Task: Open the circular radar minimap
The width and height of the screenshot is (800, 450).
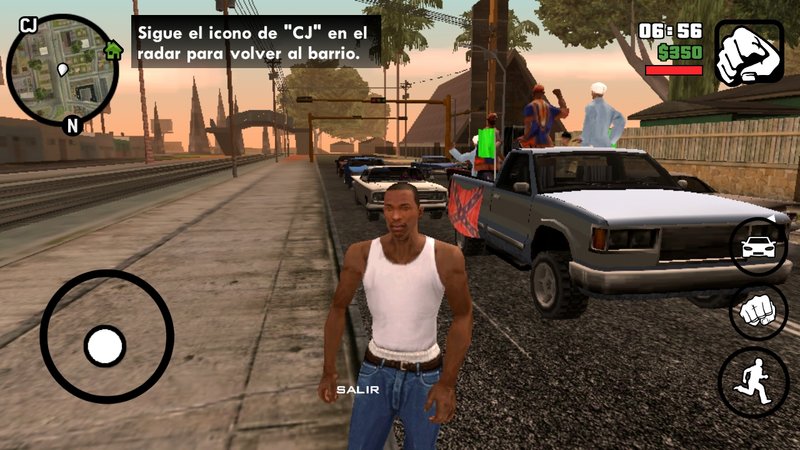Action: 62,70
